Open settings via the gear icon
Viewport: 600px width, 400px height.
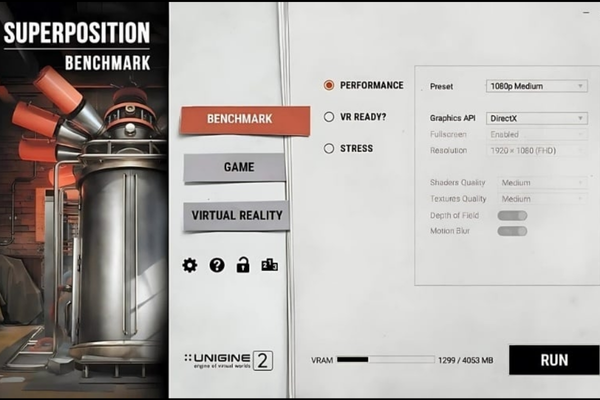[190, 265]
